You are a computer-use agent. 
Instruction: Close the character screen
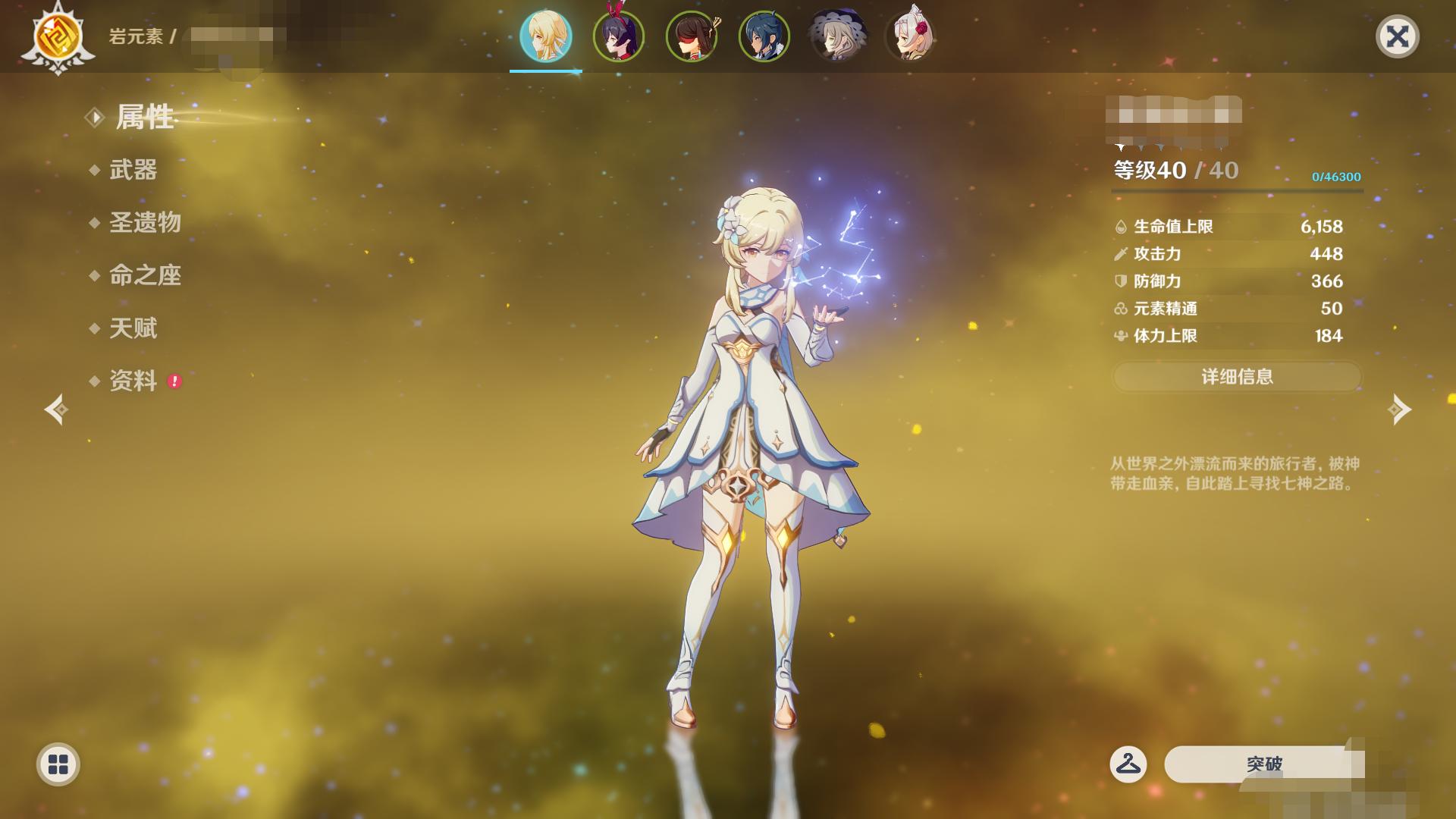pos(1397,36)
